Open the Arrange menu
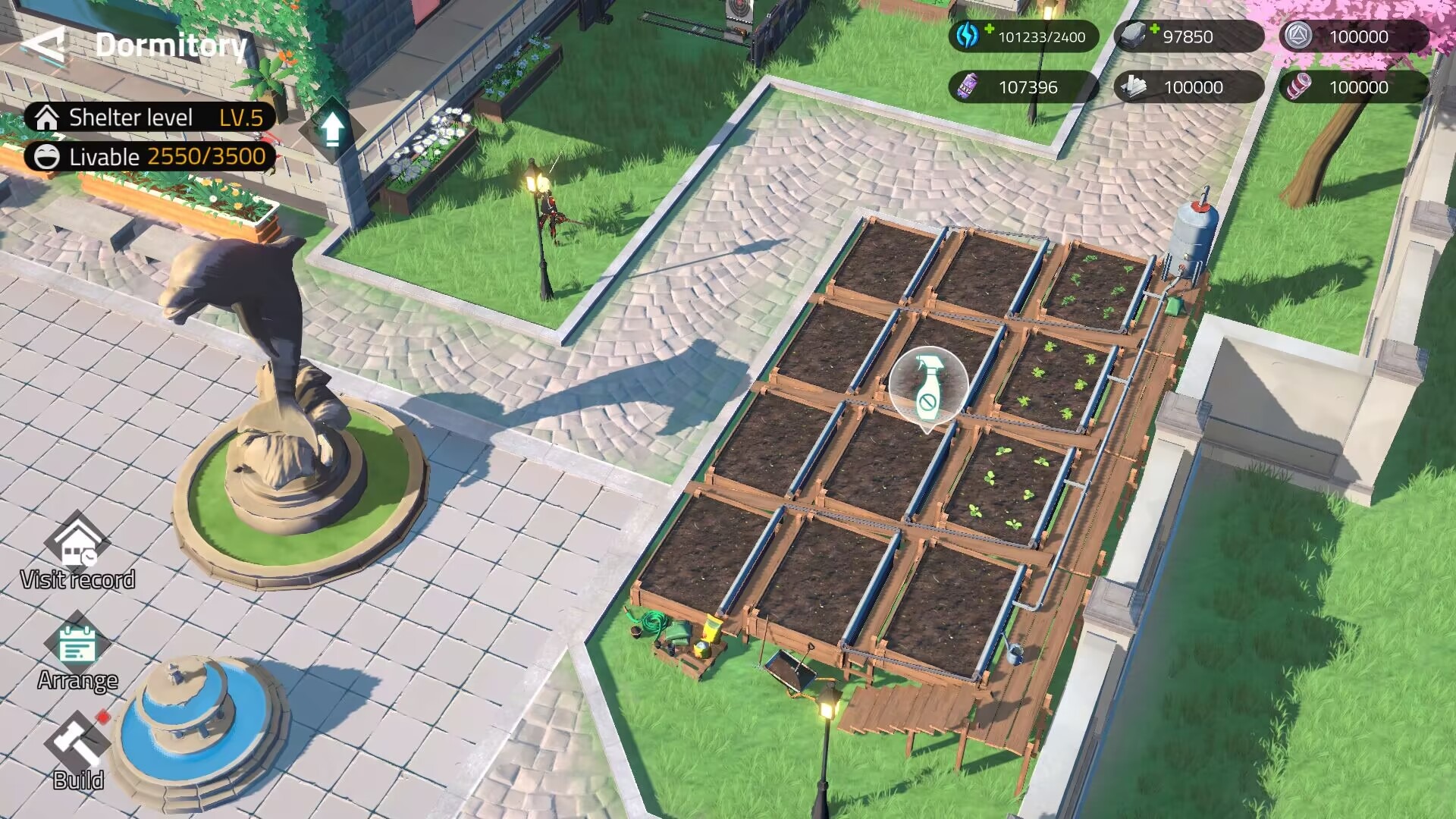Image resolution: width=1456 pixels, height=819 pixels. pyautogui.click(x=77, y=654)
